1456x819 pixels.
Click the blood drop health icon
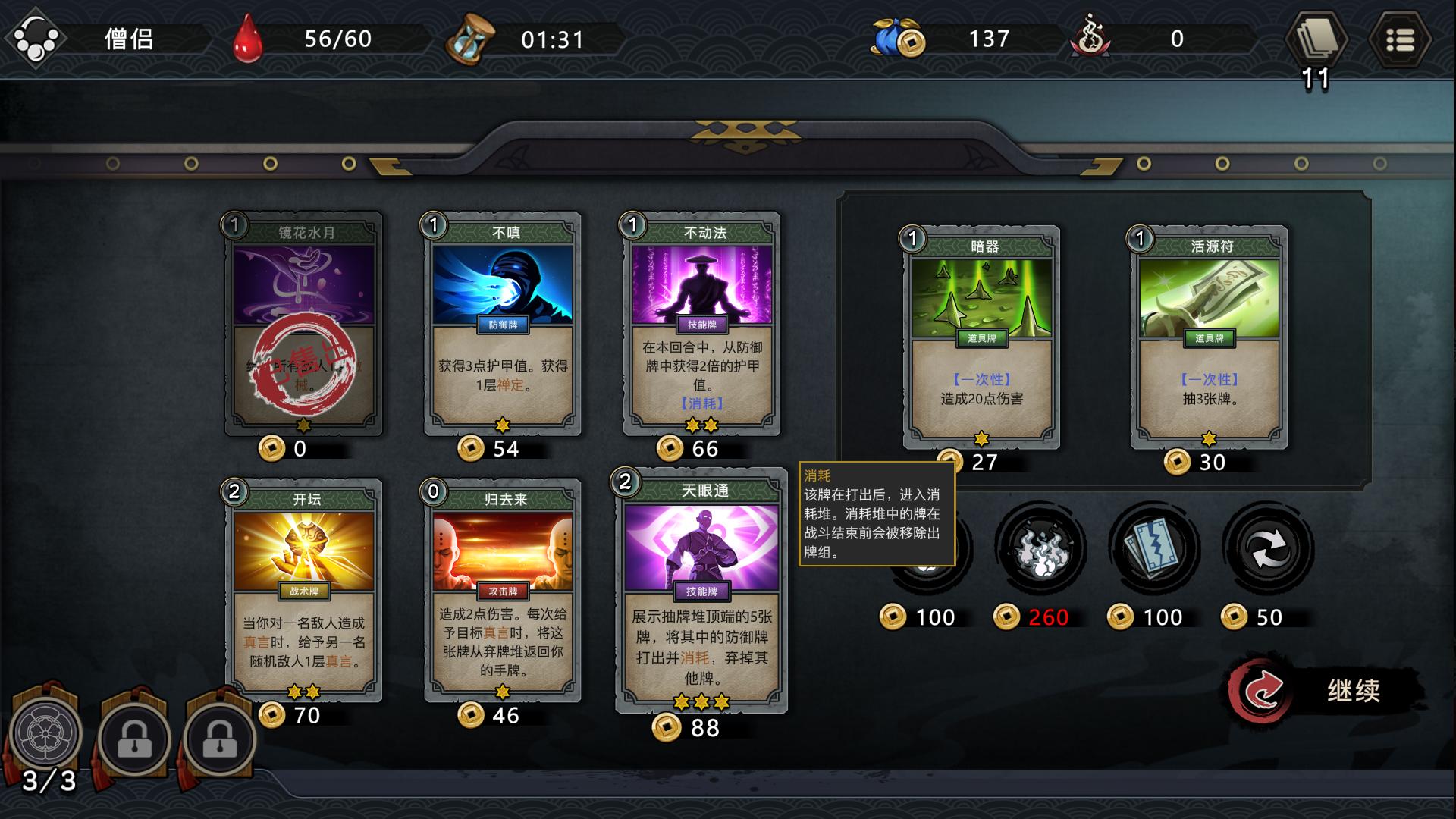[x=246, y=38]
